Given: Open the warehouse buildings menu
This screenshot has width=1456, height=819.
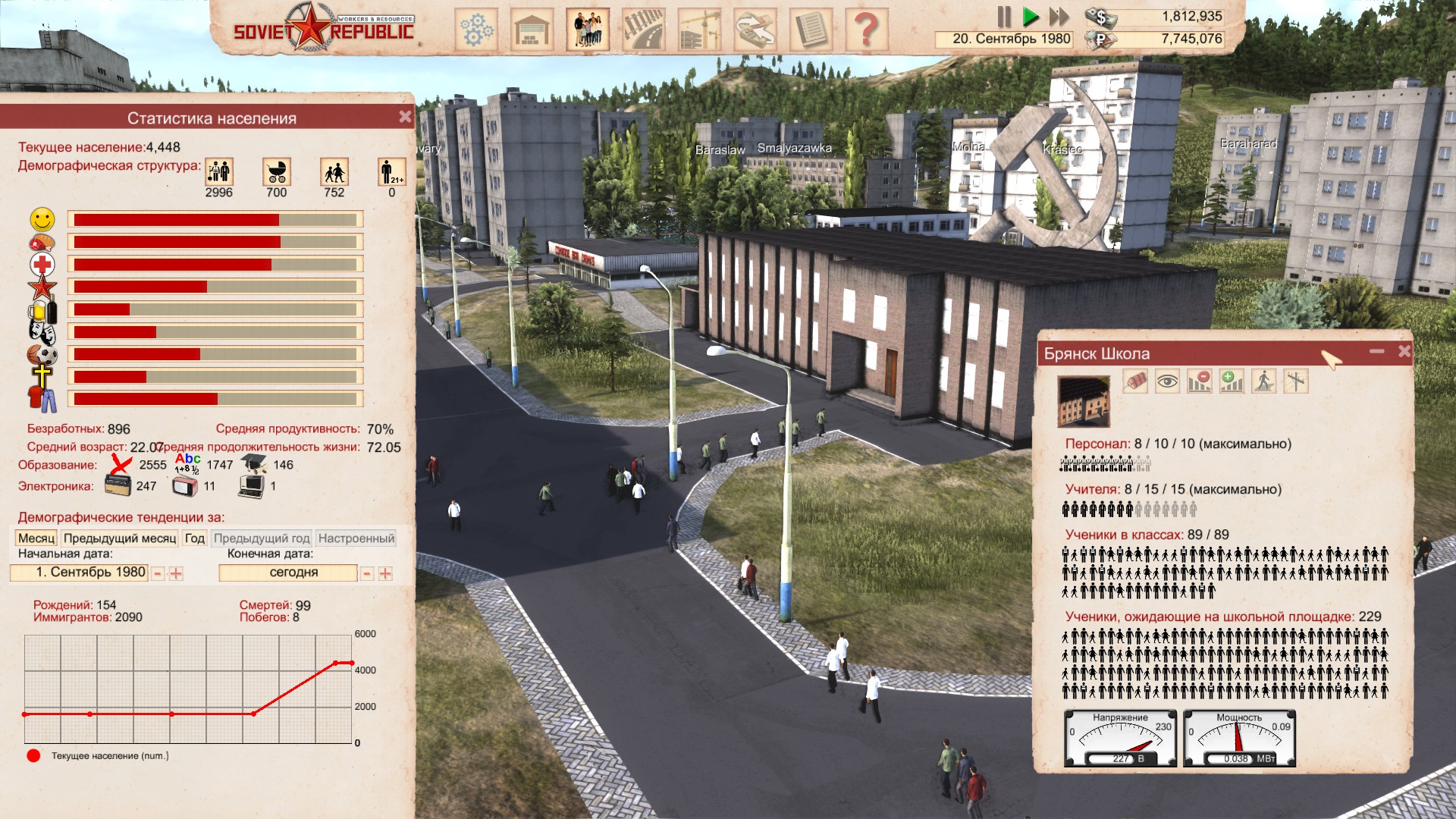Looking at the screenshot, I should point(532,30).
